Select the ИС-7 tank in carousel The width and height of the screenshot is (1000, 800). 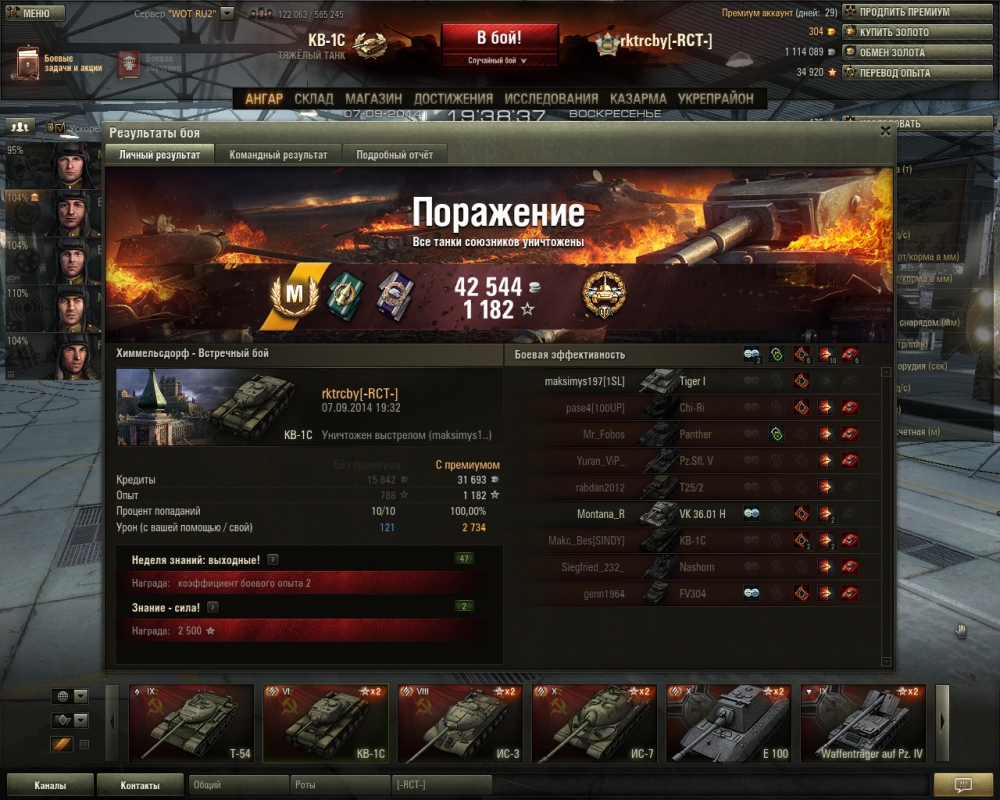[594, 722]
